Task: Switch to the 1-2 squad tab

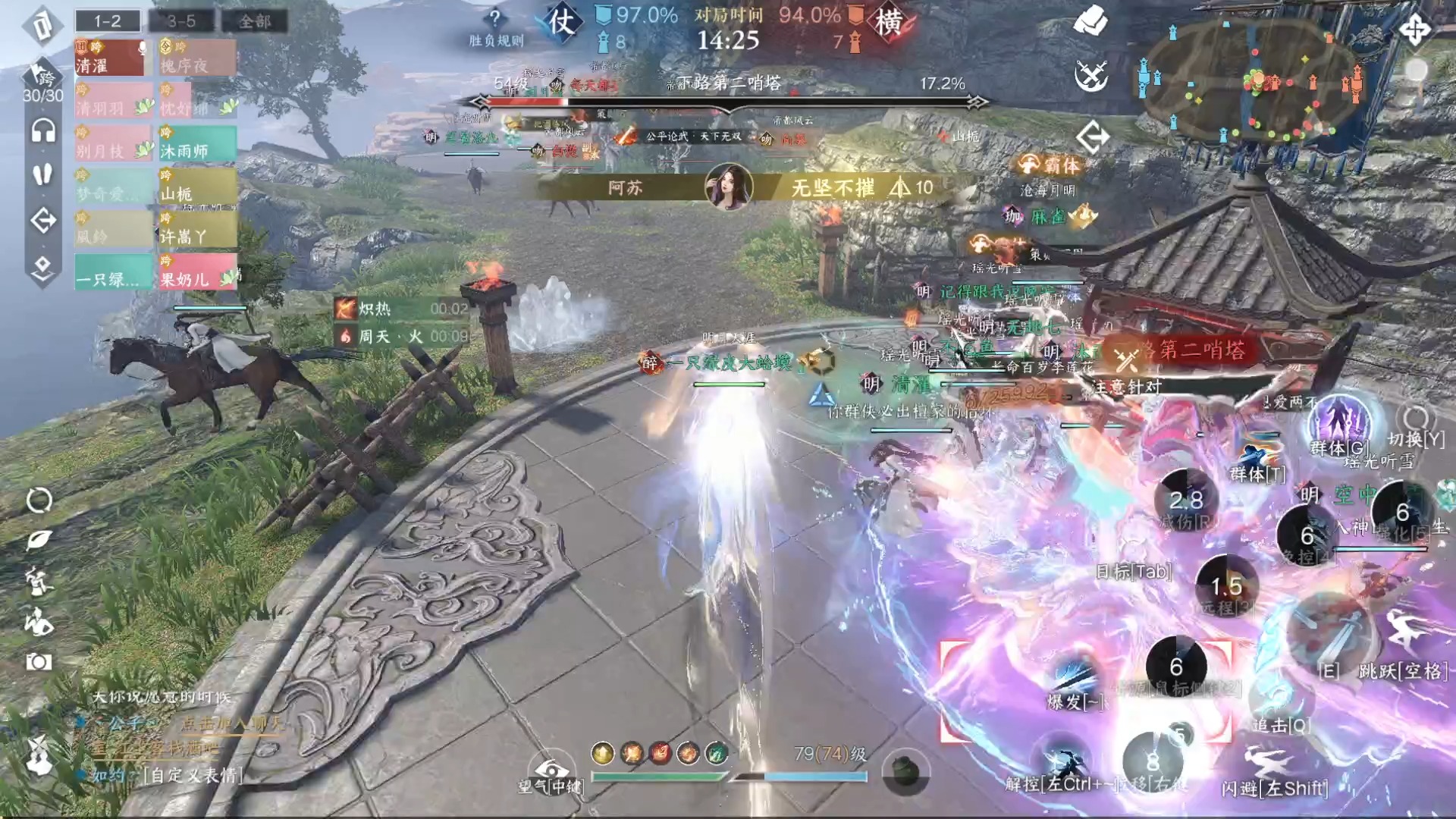Action: point(108,21)
